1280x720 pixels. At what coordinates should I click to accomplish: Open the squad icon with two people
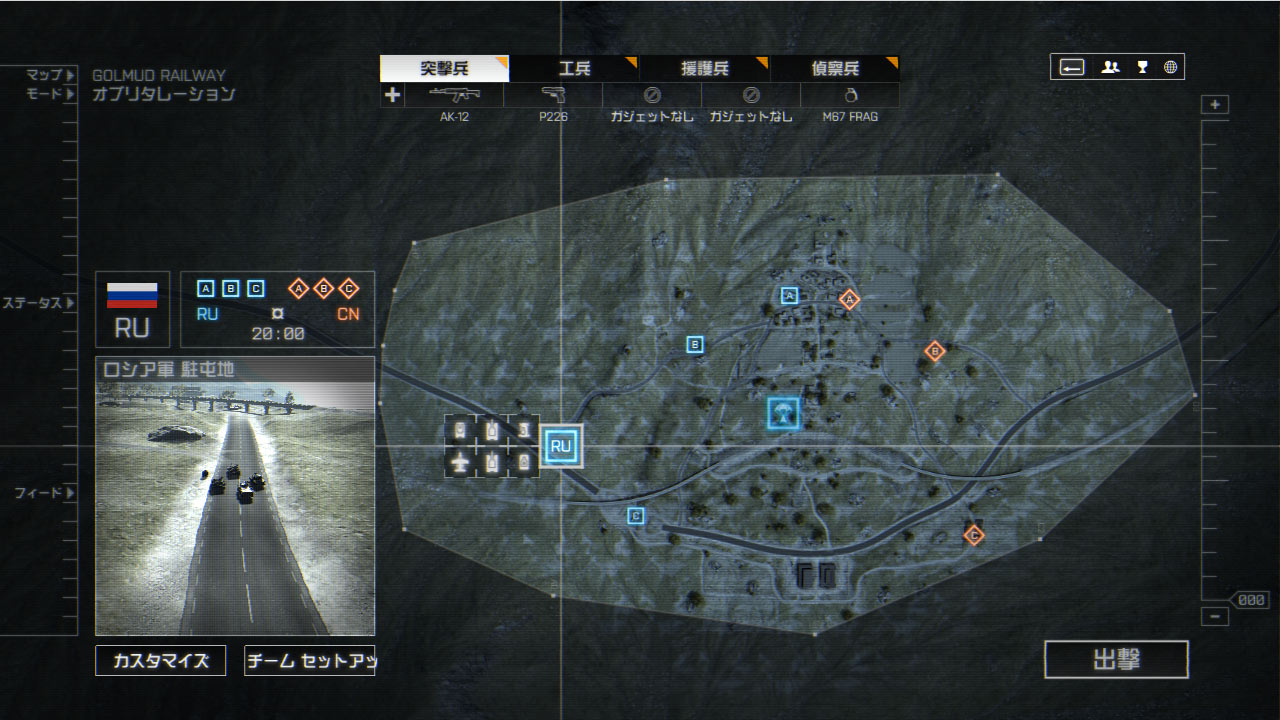pyautogui.click(x=1110, y=67)
